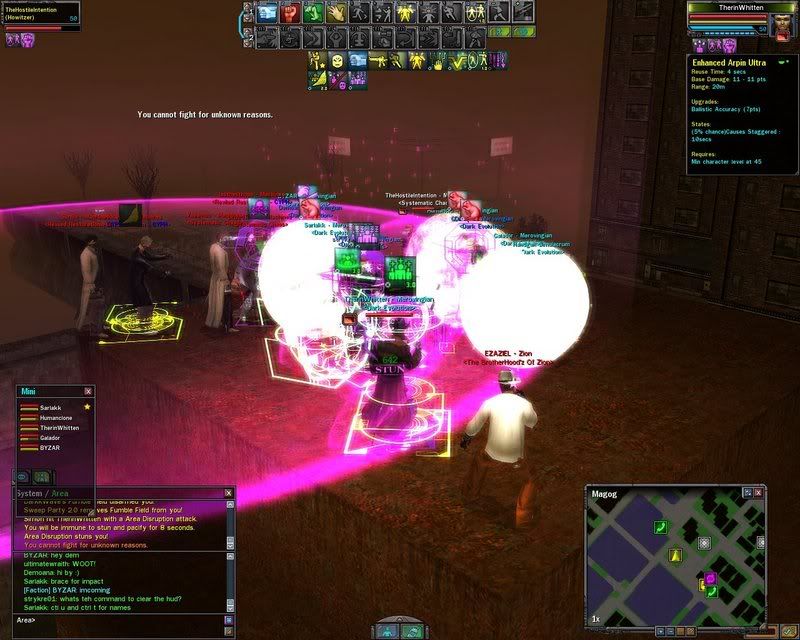Select Galador in the team list
The height and width of the screenshot is (640, 800).
(x=50, y=440)
